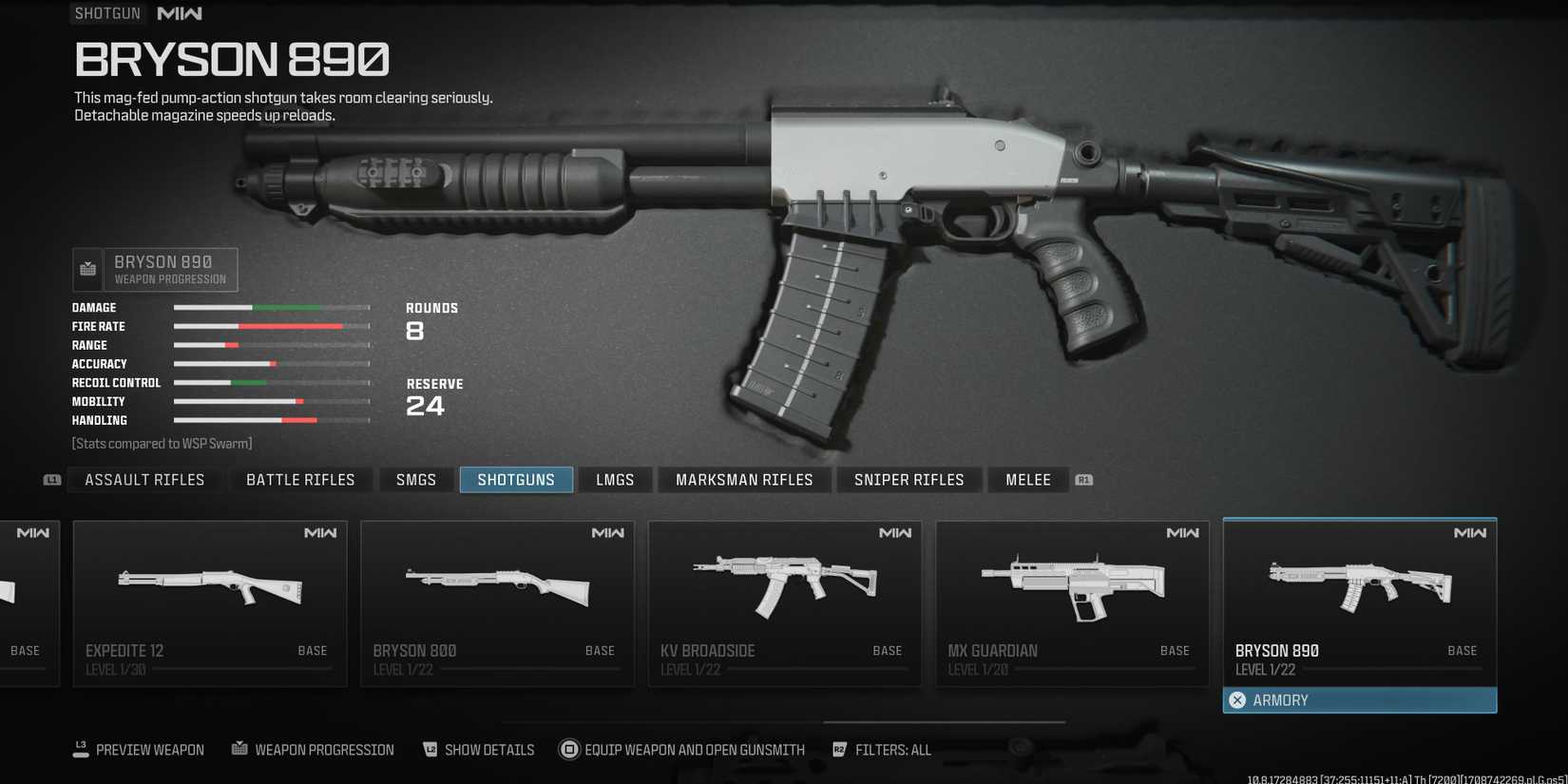This screenshot has height=784, width=1568.
Task: Click Preview Weapon in the footer
Action: (x=140, y=750)
